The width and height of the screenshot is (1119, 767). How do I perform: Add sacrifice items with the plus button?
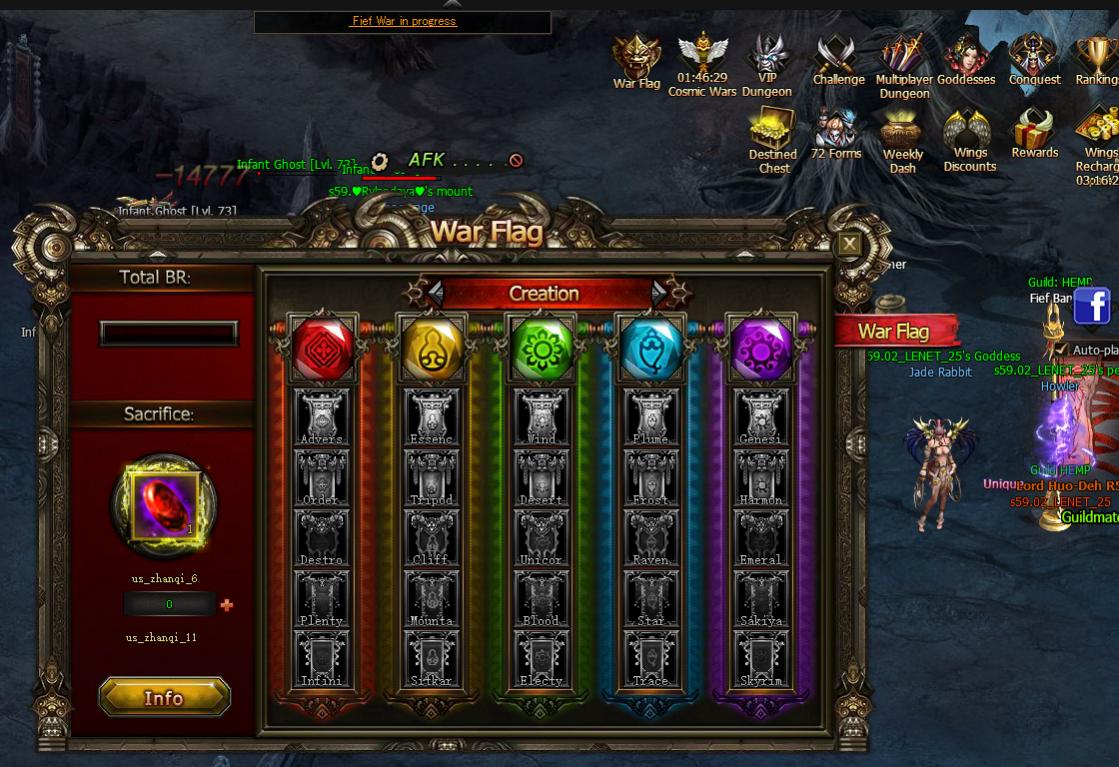pos(227,605)
